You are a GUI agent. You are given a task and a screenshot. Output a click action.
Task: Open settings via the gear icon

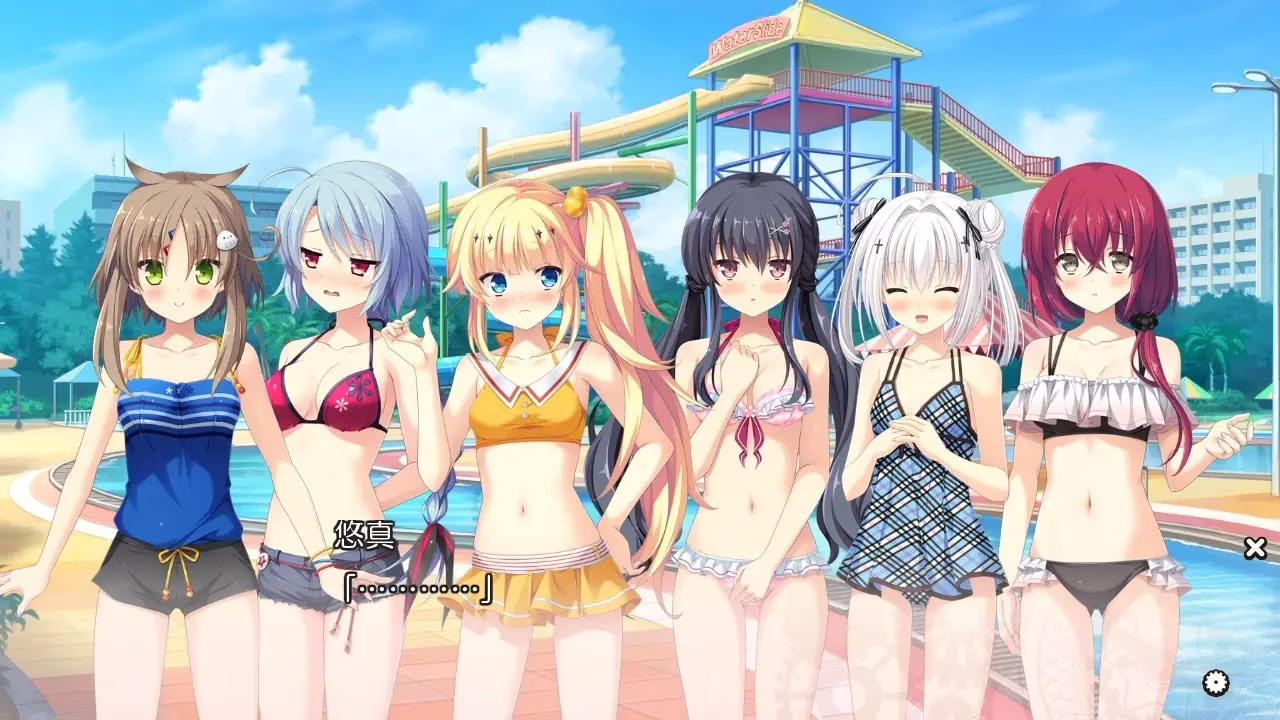point(1216,683)
